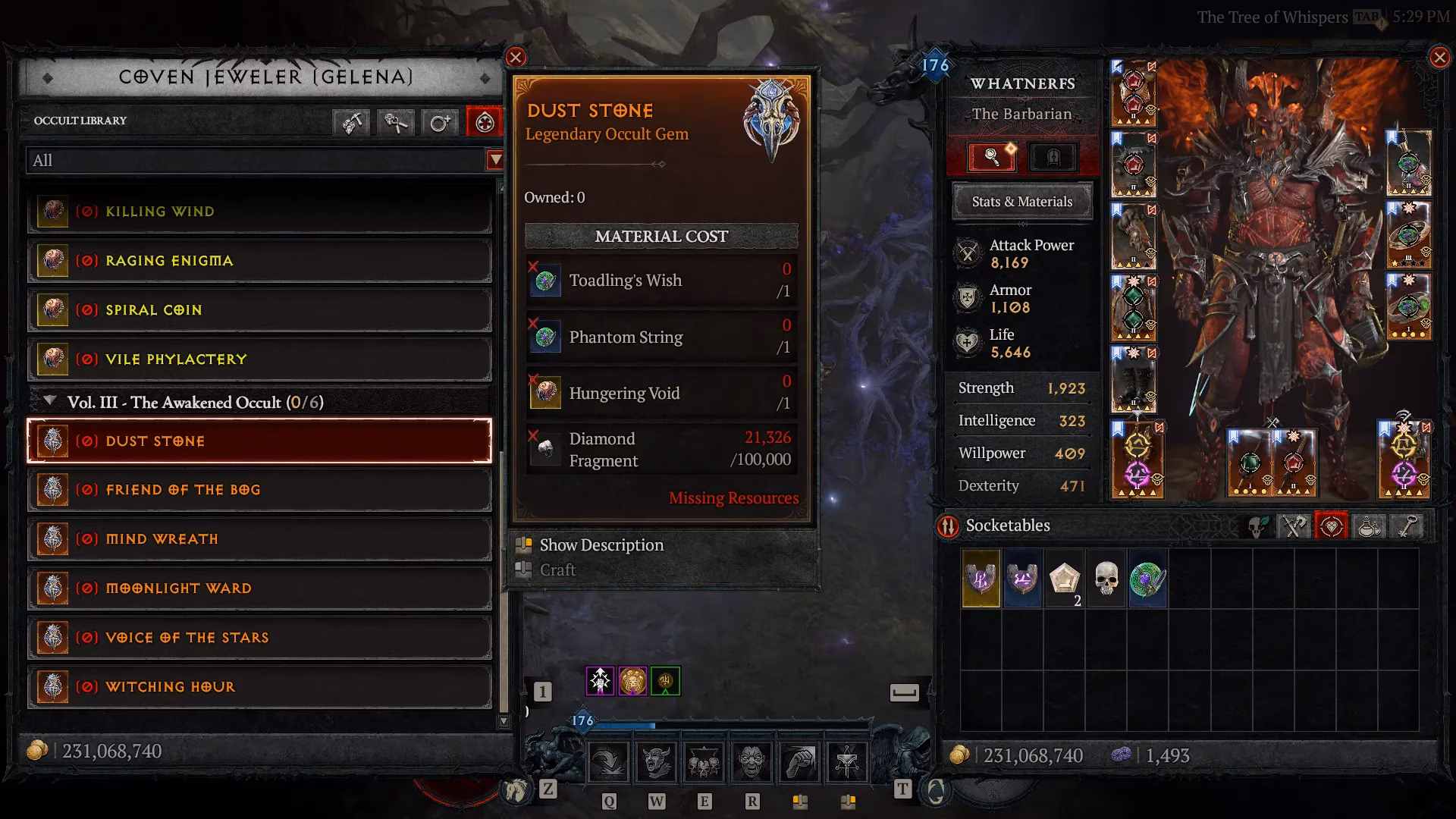Viewport: 1456px width, 819px height.
Task: Collapse Vol. III - The Awakened Occult section
Action: click(50, 403)
